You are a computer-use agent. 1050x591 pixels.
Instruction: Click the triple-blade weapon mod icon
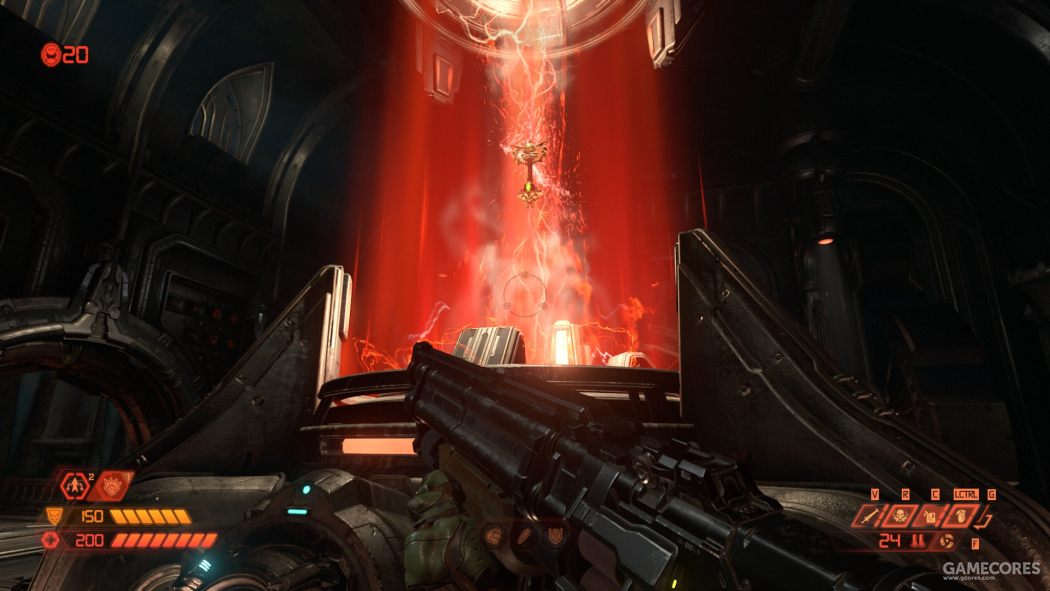[x=947, y=542]
